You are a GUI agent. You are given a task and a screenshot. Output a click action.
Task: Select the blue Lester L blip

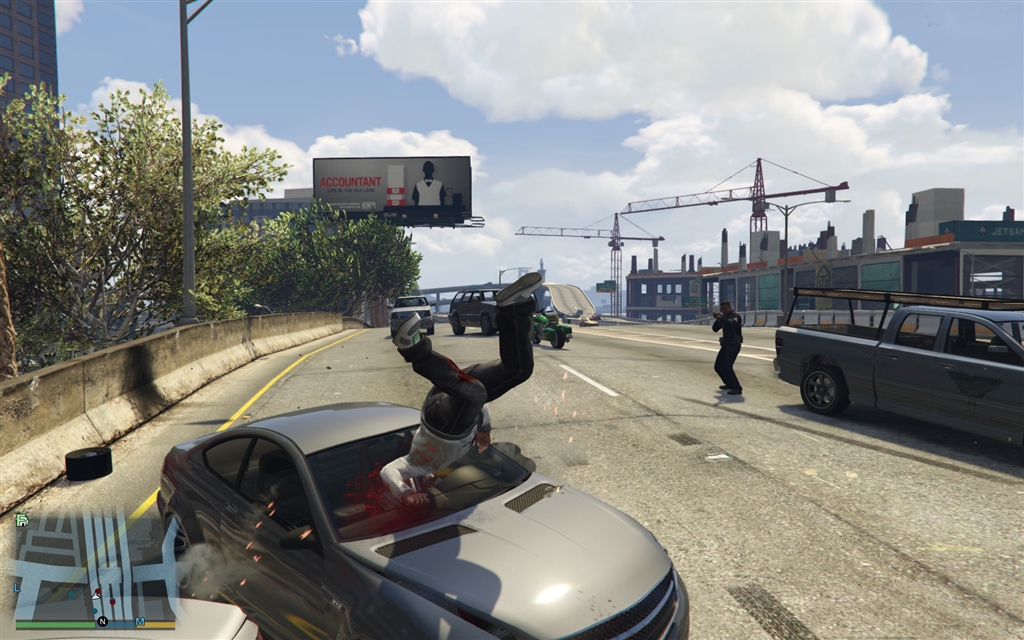tap(17, 588)
